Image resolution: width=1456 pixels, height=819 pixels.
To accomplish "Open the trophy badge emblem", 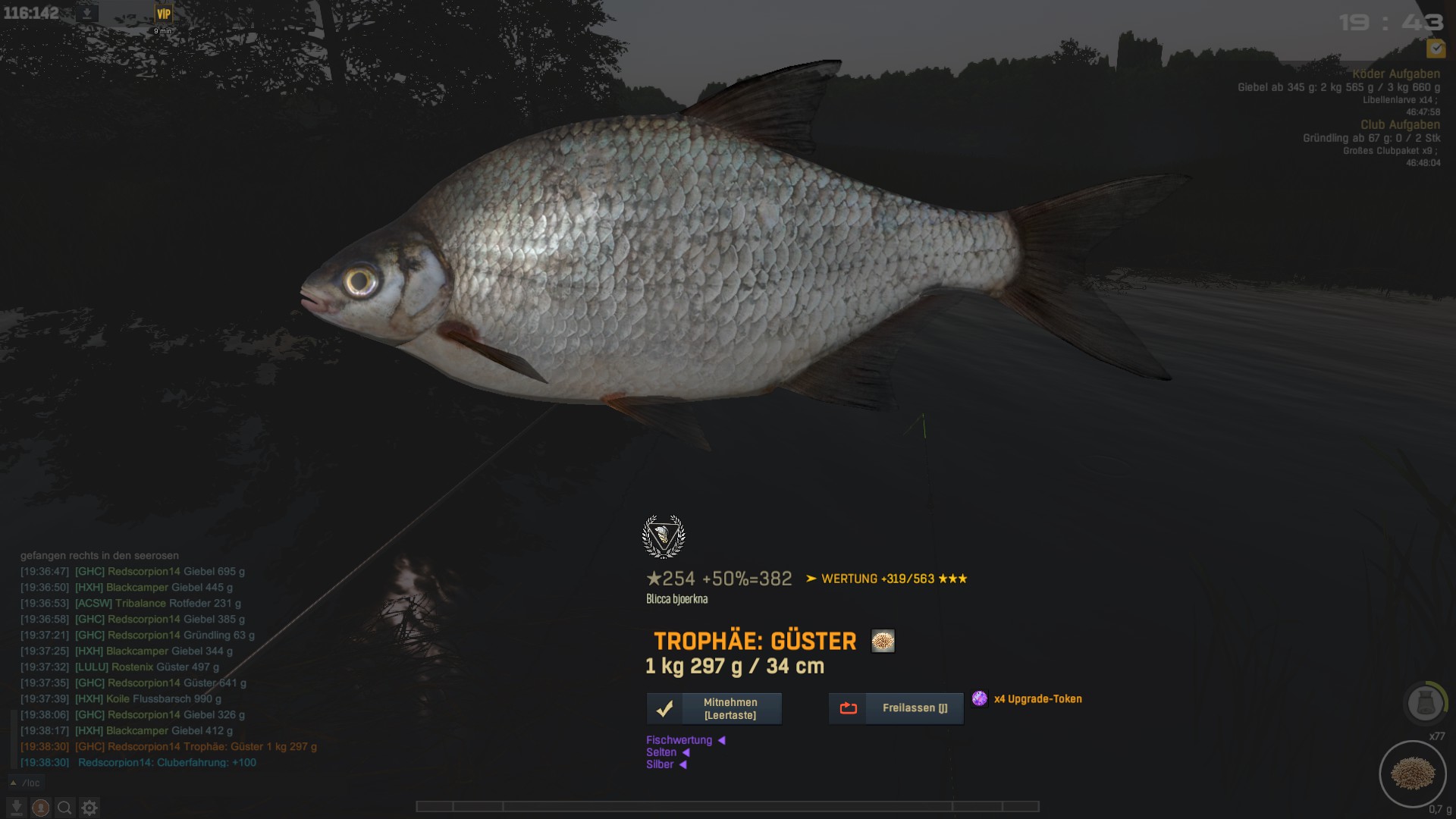I will tap(664, 536).
